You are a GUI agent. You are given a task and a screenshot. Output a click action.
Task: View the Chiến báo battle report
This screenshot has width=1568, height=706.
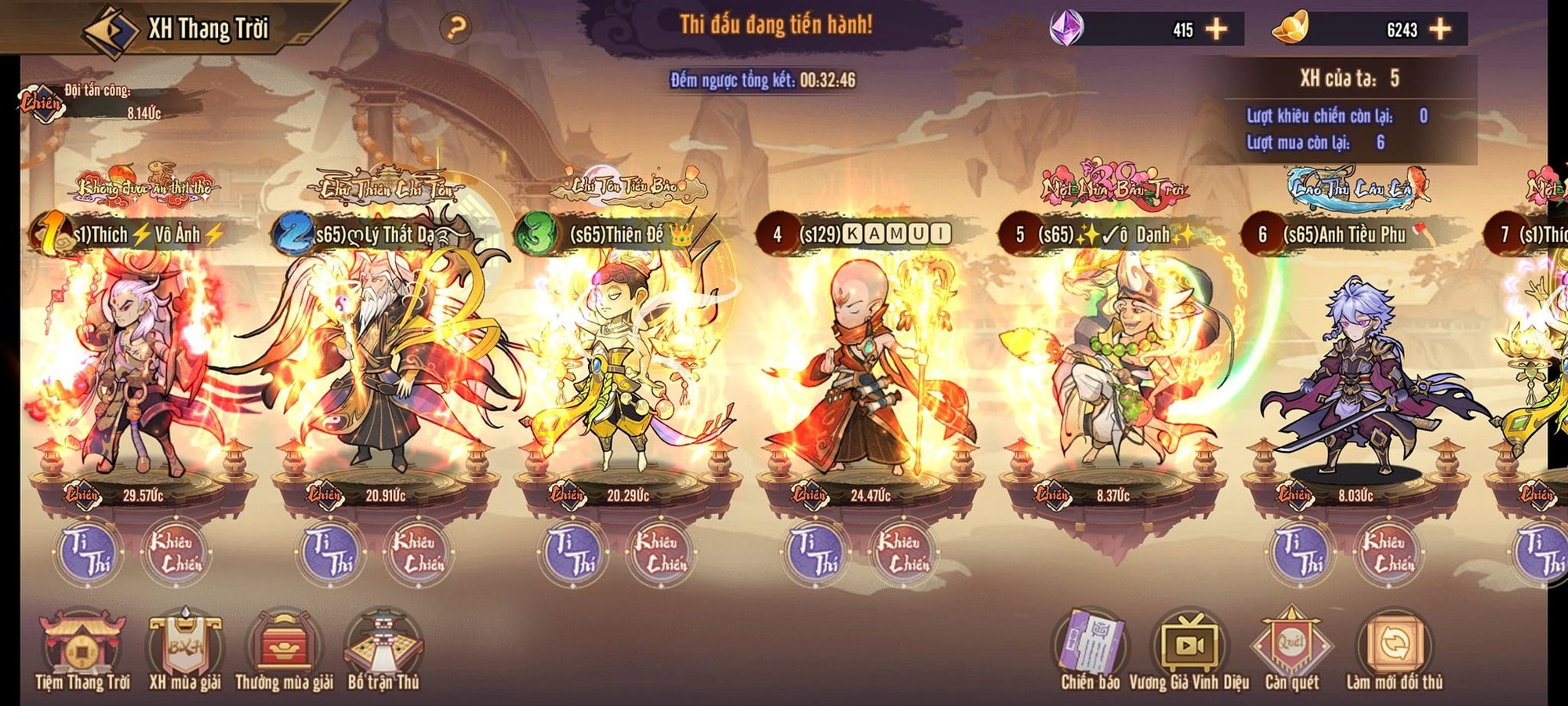click(1091, 650)
